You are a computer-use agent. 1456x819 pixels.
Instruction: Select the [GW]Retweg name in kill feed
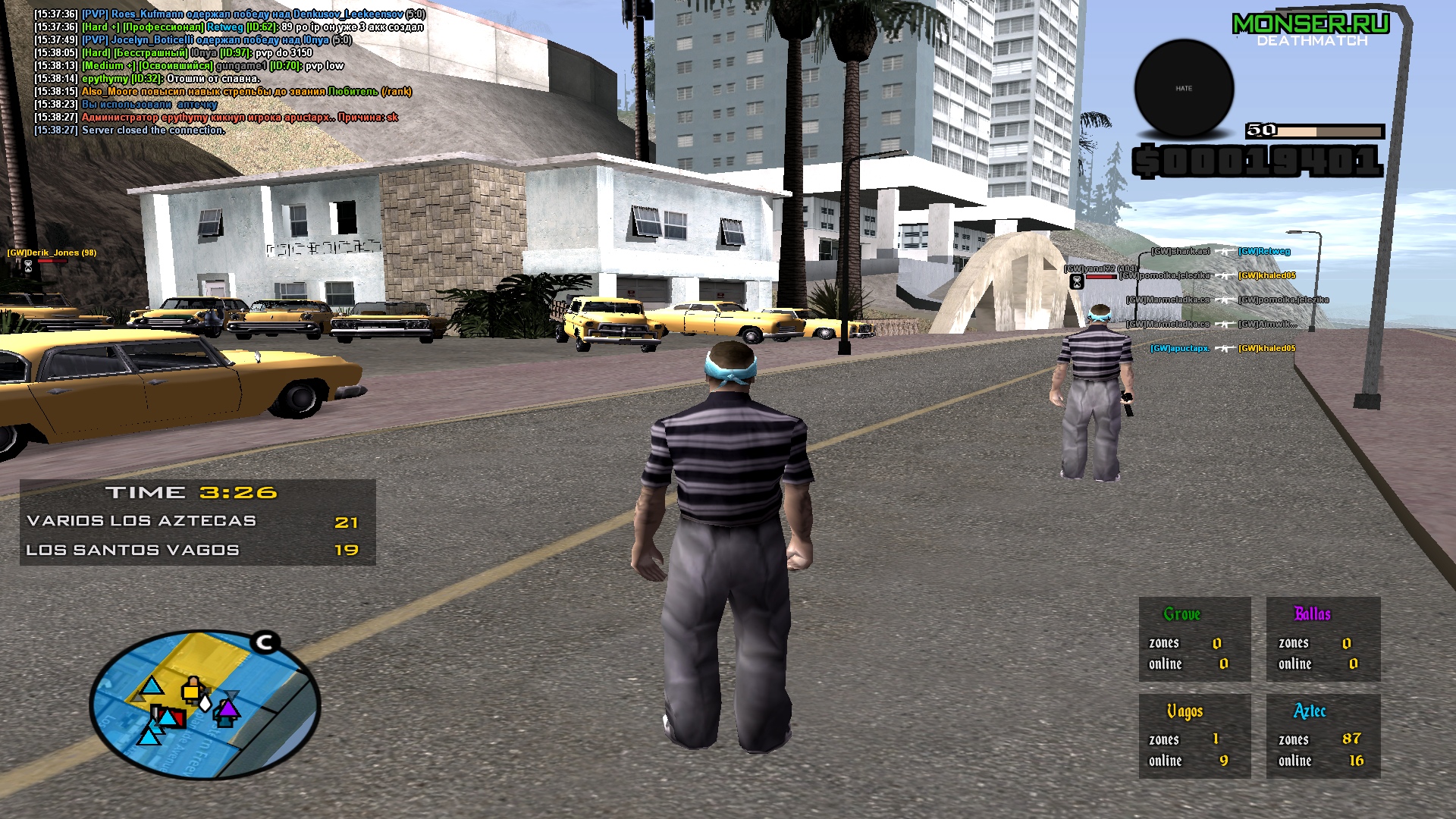(1264, 252)
